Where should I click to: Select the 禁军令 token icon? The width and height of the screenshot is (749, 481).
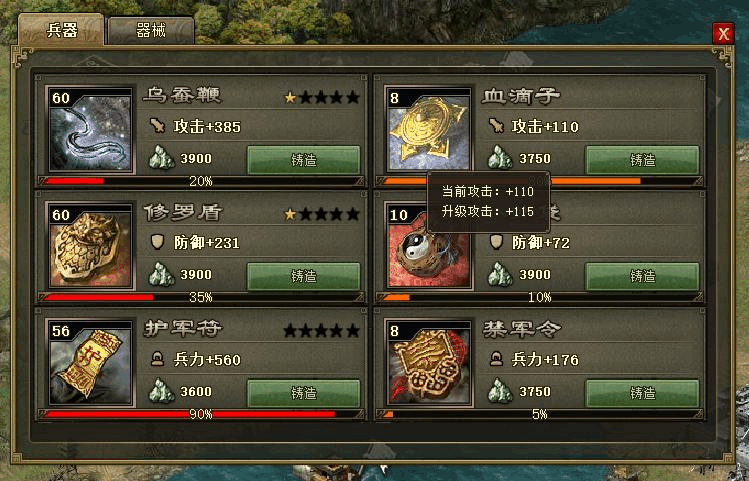[430, 362]
